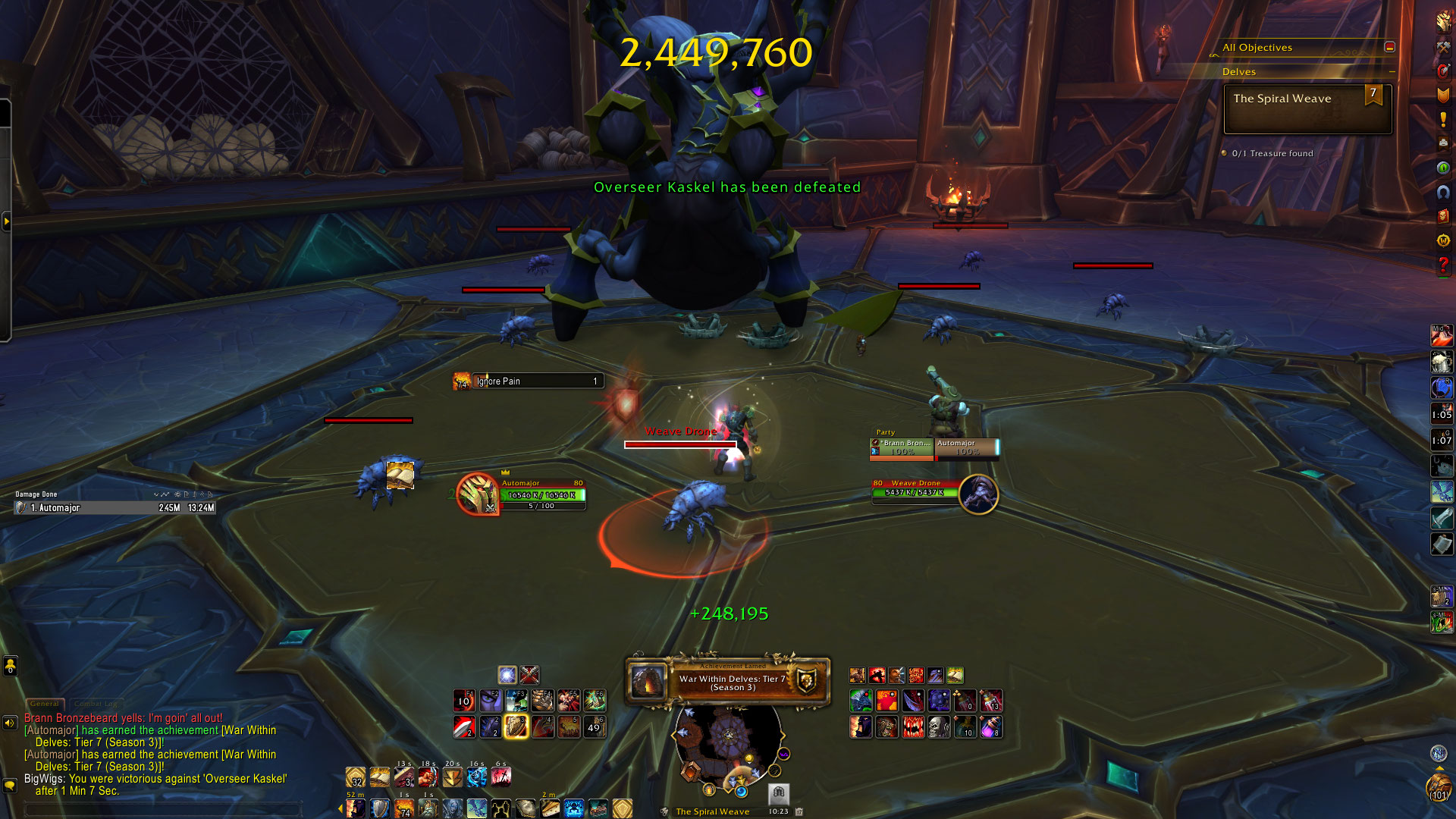Click the Achievement Earned toast for Tier 7
This screenshot has height=819, width=1456.
point(728,681)
